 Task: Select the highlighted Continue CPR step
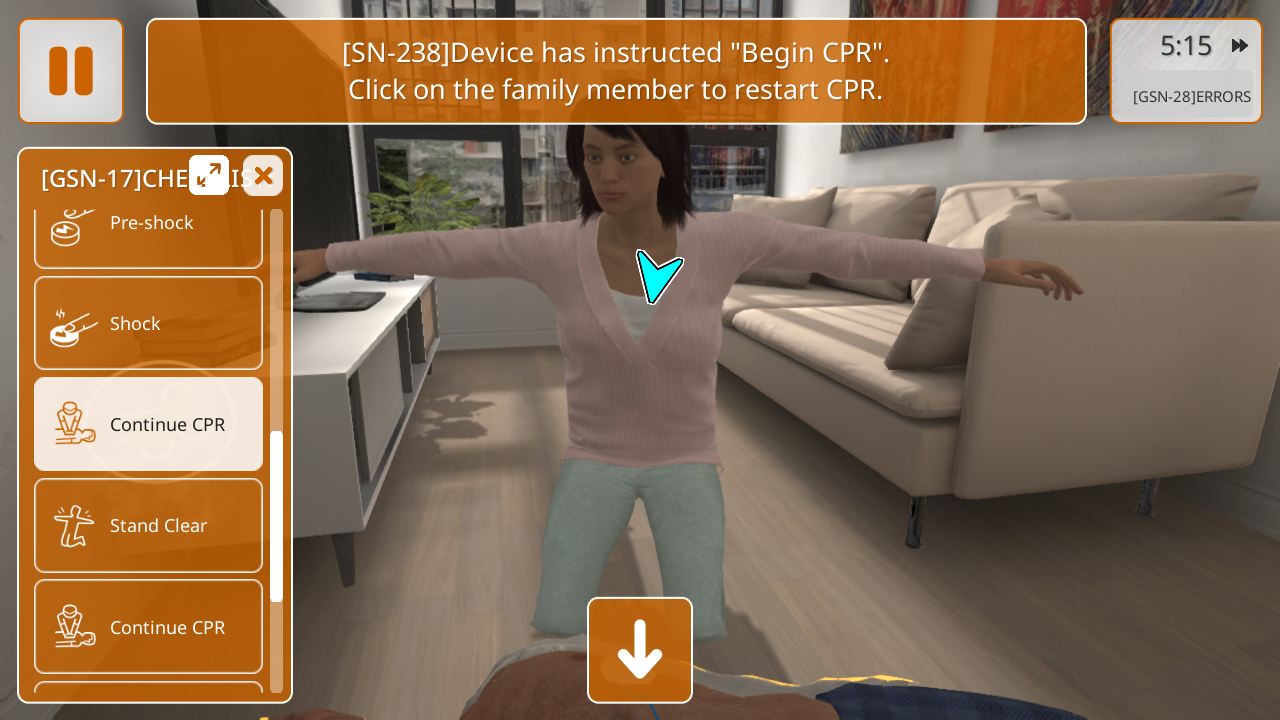[x=149, y=424]
